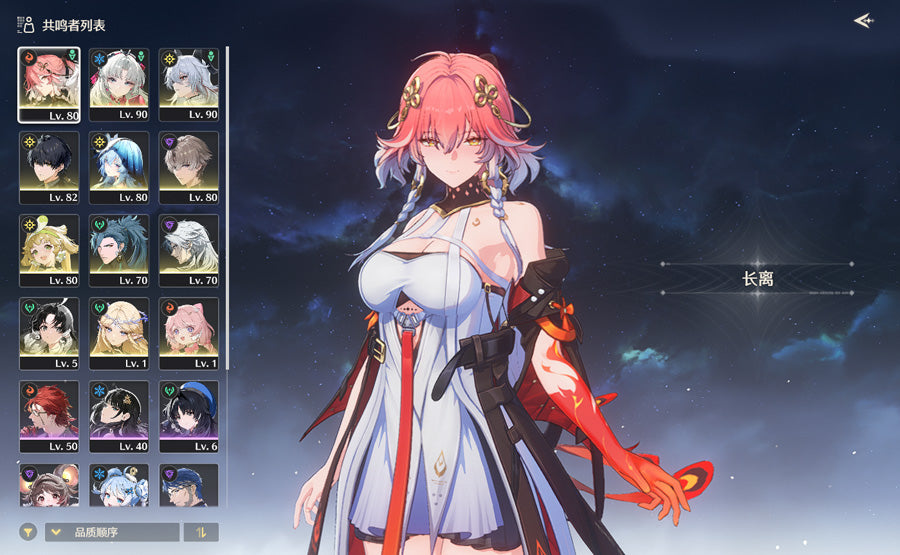This screenshot has height=555, width=900.
Task: Select the horned silver-haired Lv. 90 resonator
Action: (x=189, y=84)
